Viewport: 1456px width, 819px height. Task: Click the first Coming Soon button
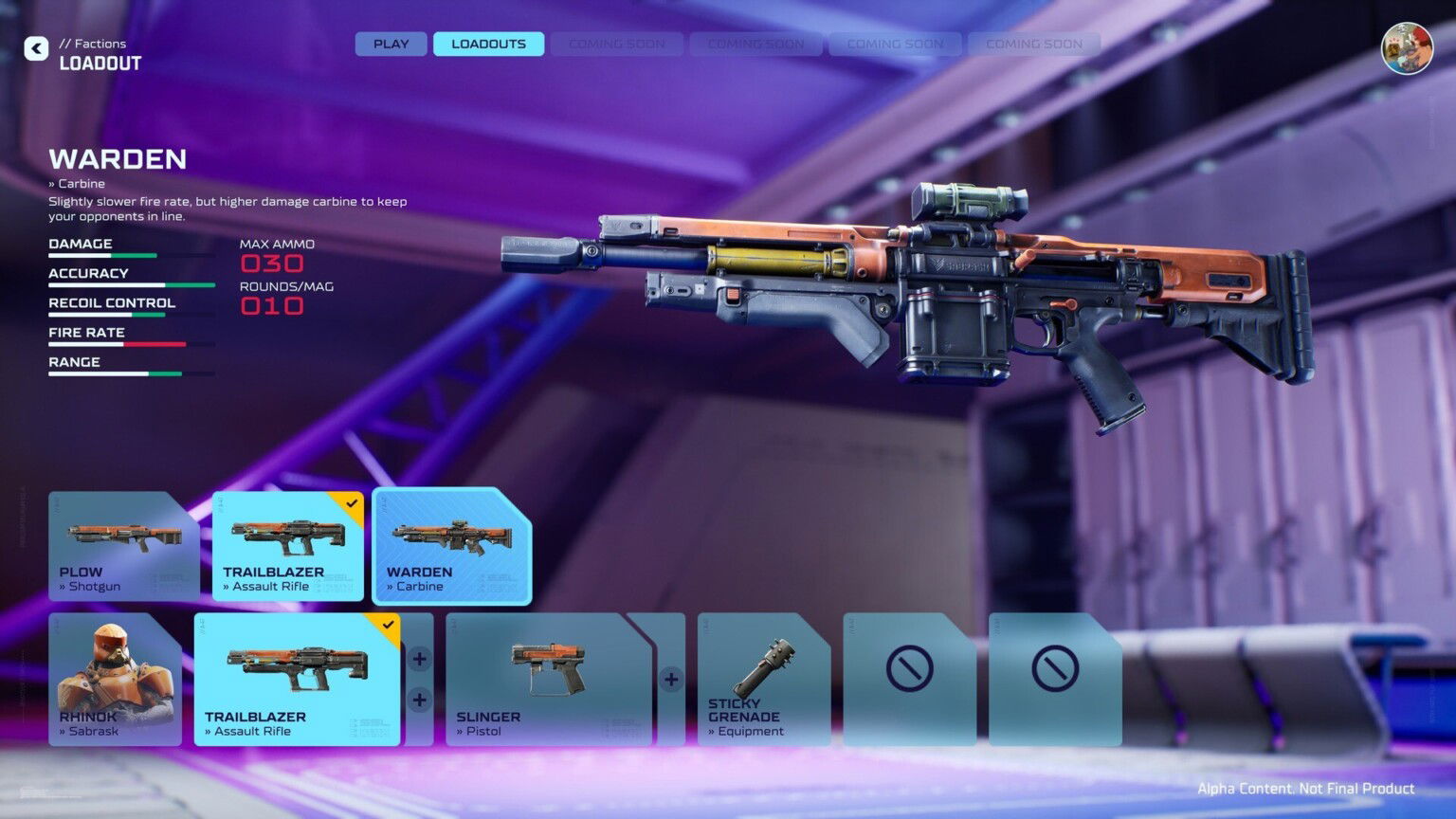(617, 44)
